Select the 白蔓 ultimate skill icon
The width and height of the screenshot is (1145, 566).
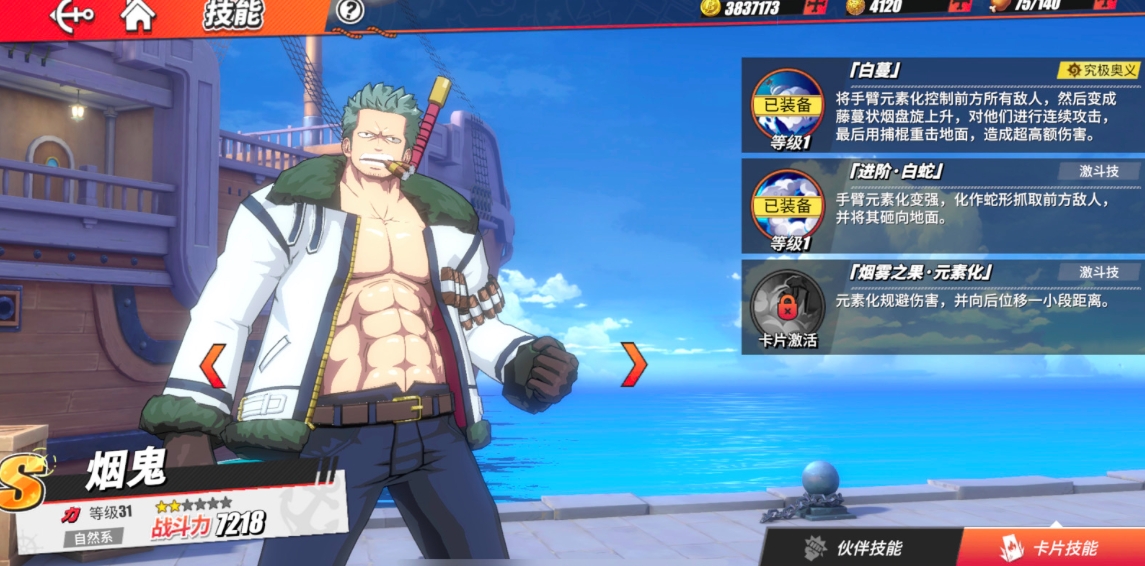pyautogui.click(x=787, y=104)
